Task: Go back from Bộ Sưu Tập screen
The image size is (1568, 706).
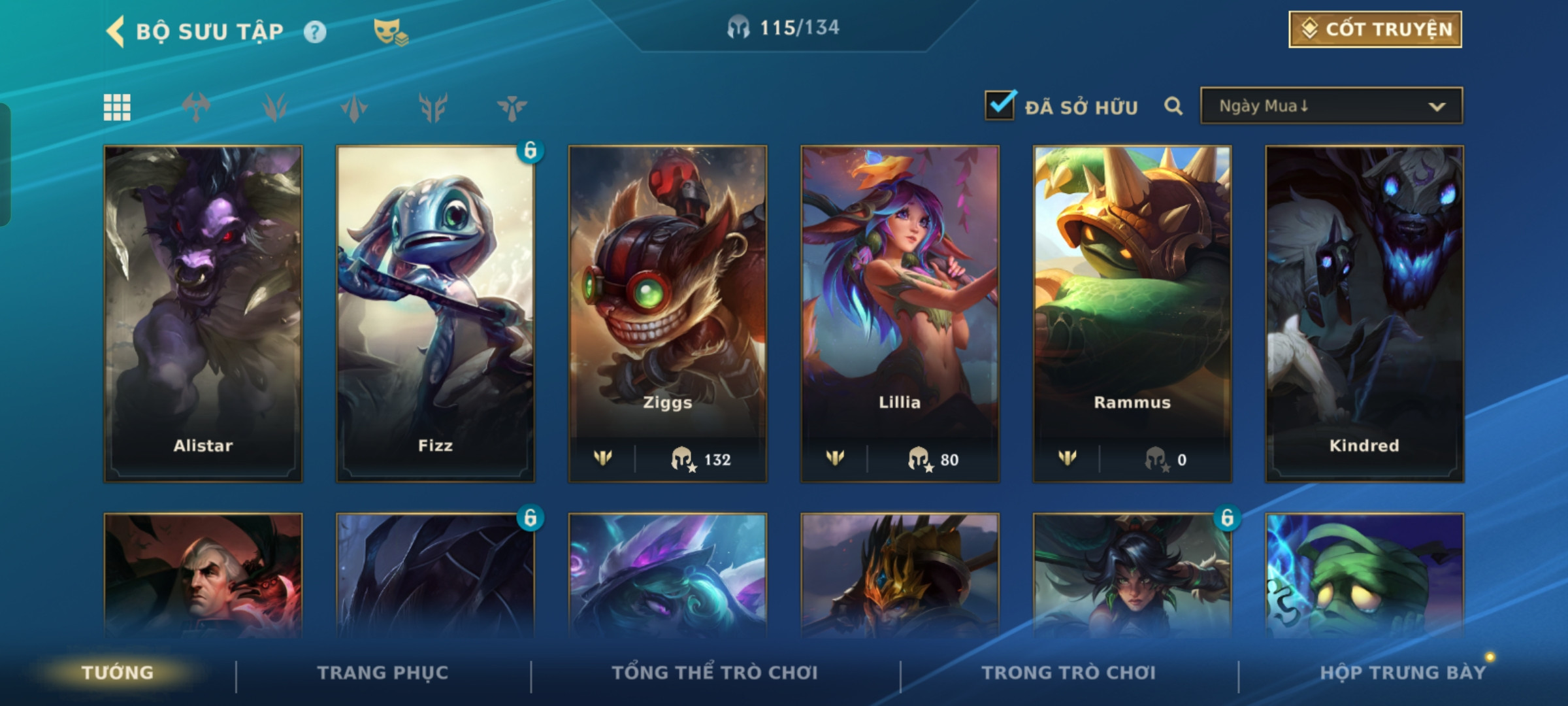Action: click(x=116, y=31)
